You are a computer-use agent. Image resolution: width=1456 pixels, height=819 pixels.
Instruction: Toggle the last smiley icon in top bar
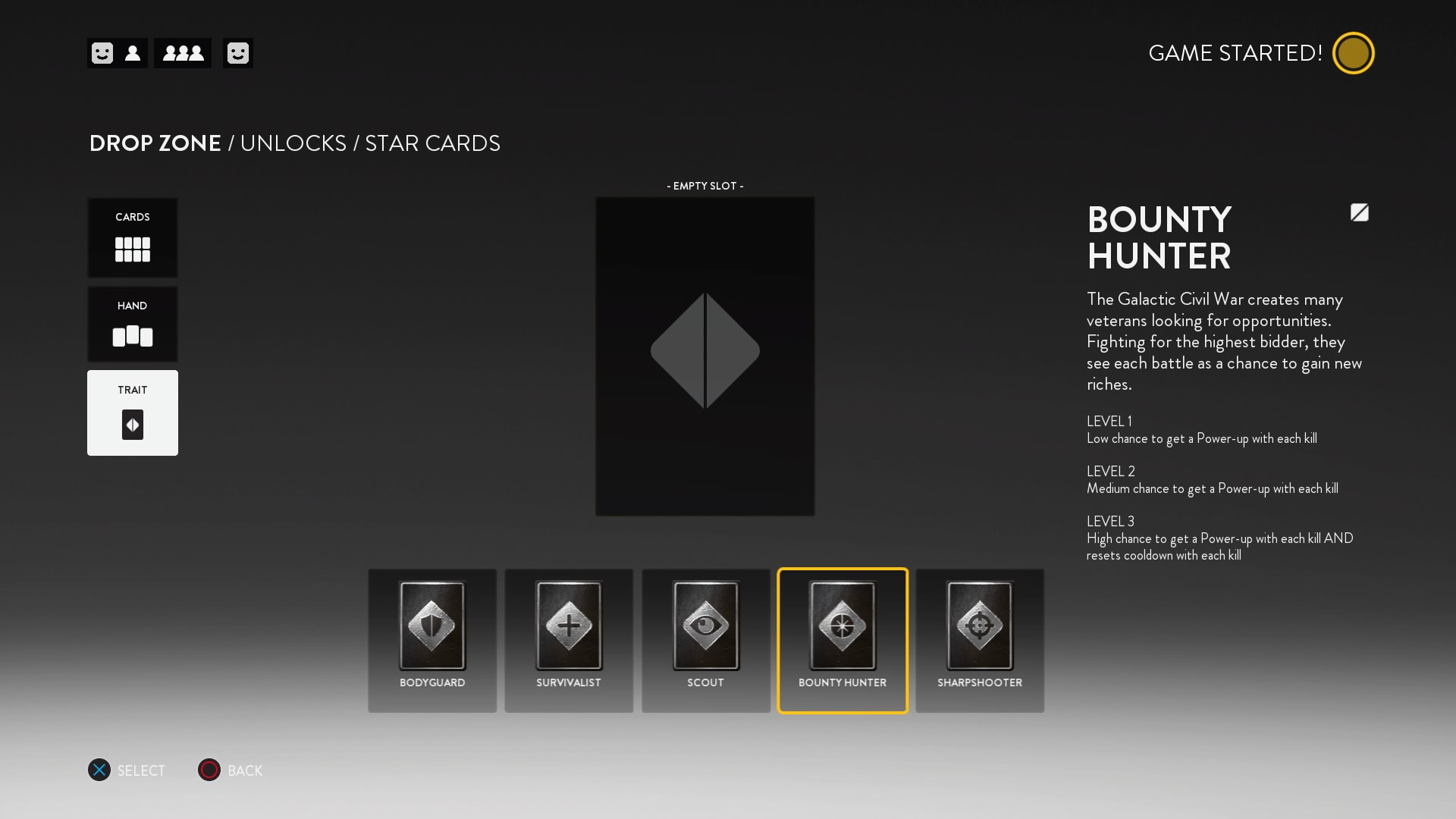238,52
